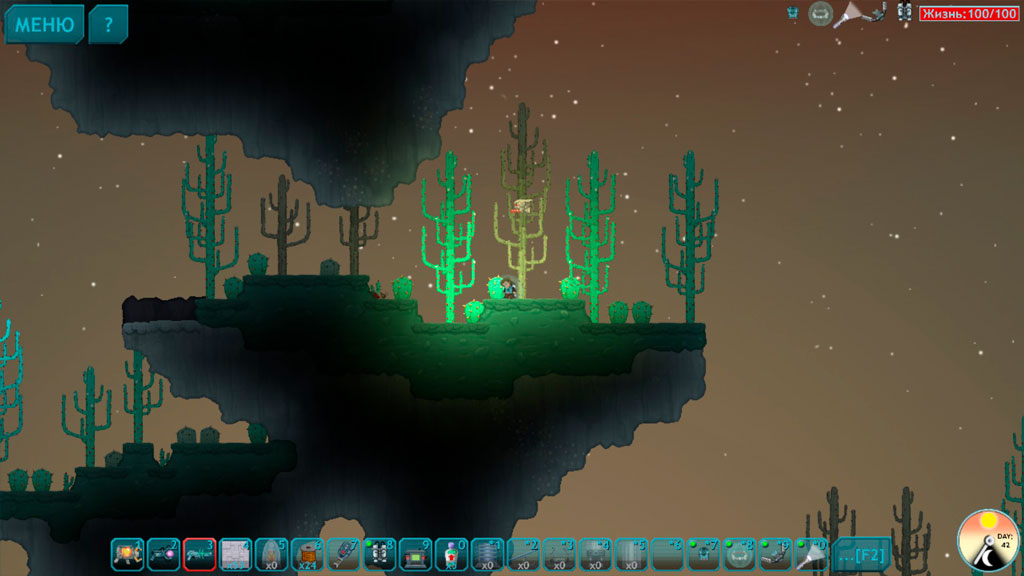Use the health potion bottle slot

[x=452, y=553]
